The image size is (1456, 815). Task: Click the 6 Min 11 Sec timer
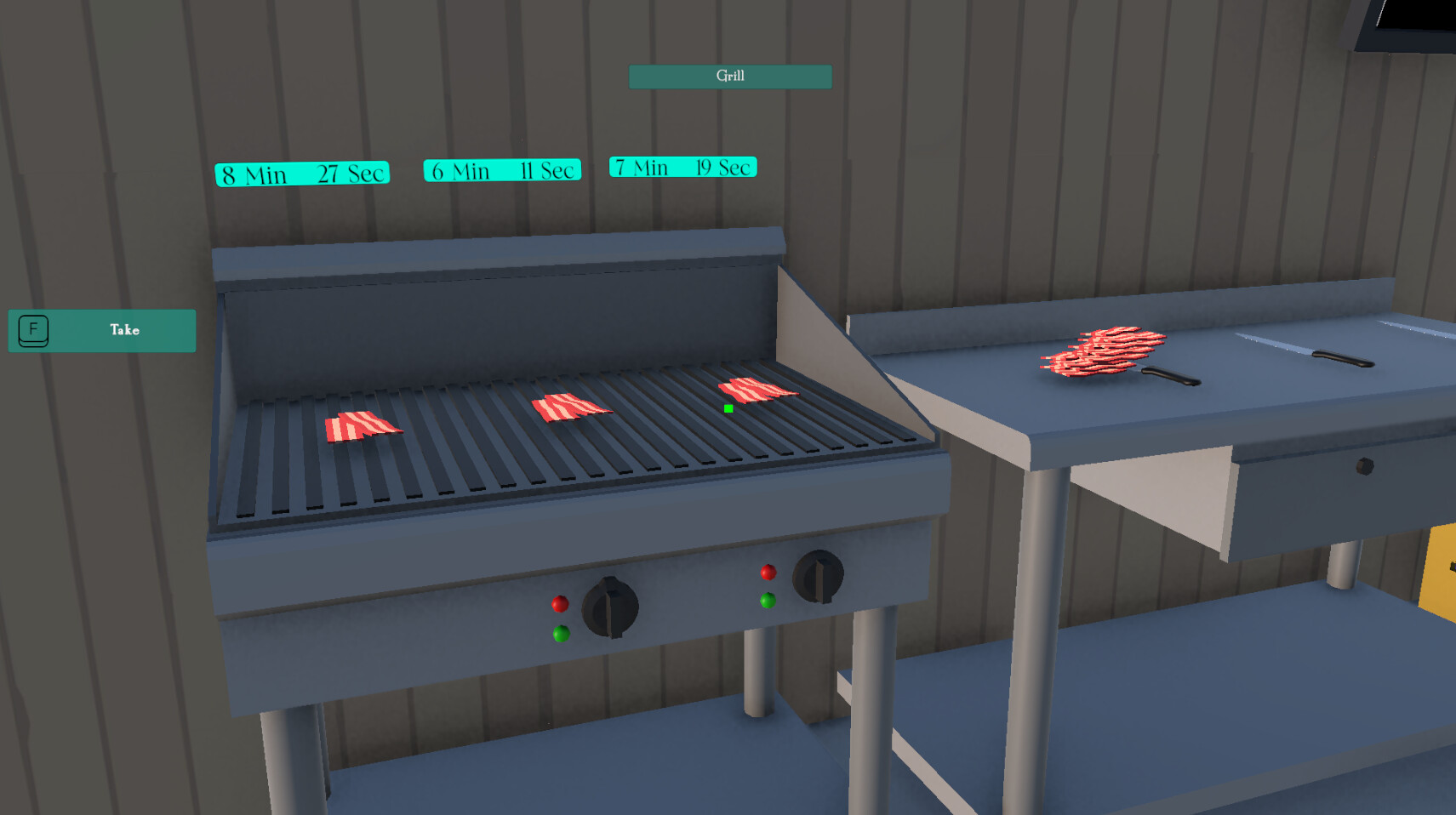tap(502, 170)
